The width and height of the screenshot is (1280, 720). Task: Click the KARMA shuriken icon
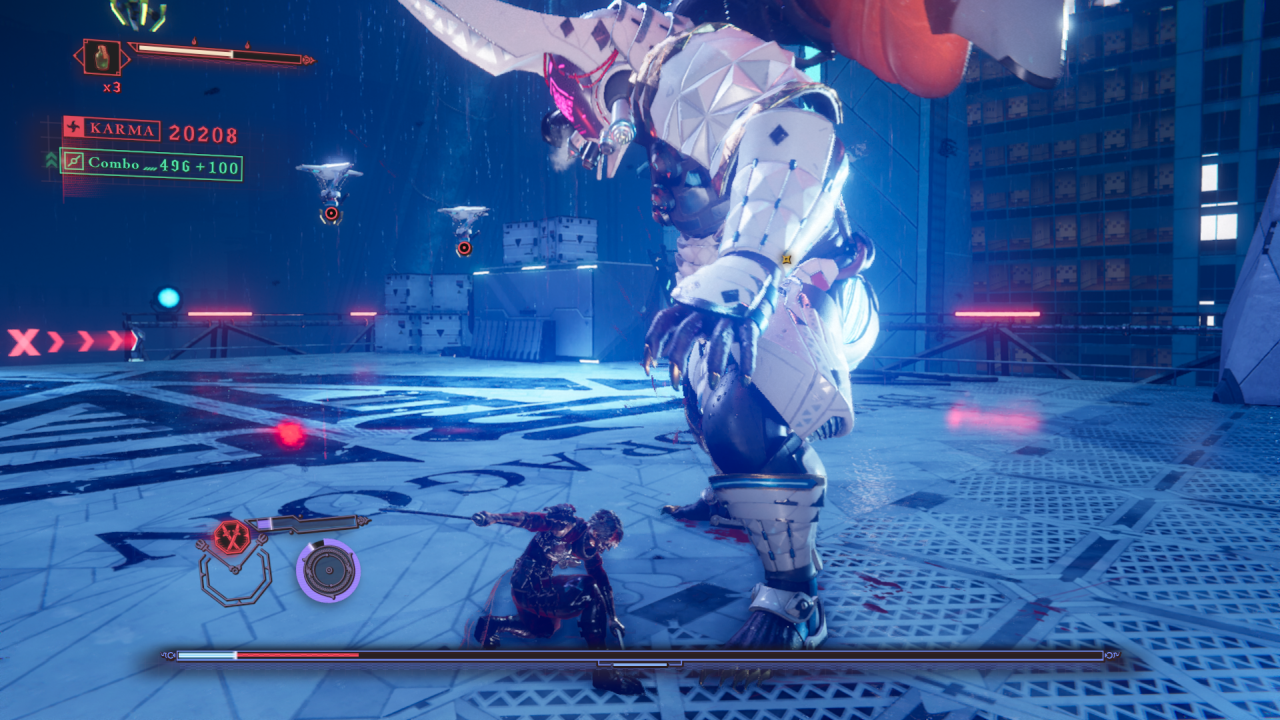click(x=74, y=129)
